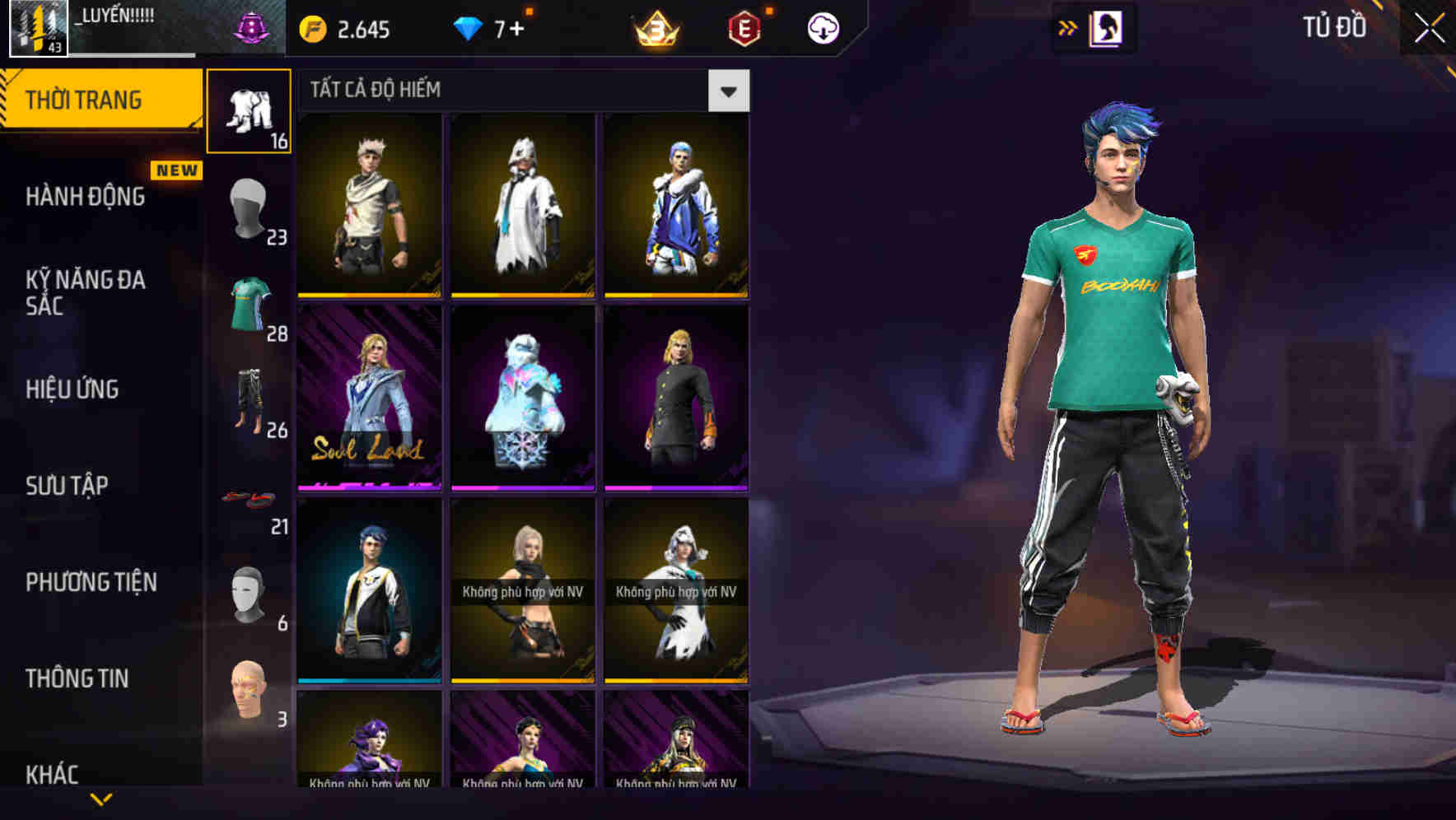Click the player avatar of _LUYẾN!!!!!
The width and height of the screenshot is (1456, 820).
tap(36, 27)
